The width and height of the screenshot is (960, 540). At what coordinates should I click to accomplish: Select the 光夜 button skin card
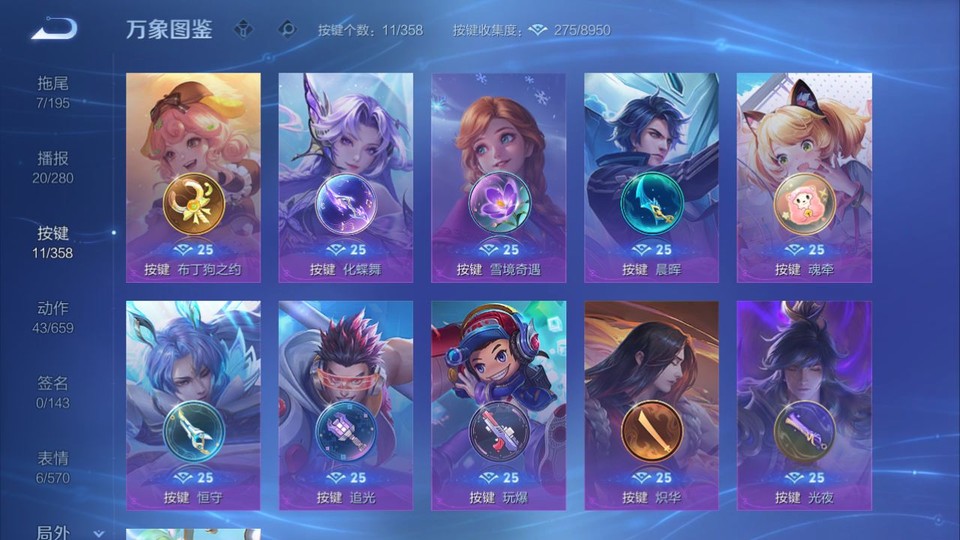pos(804,405)
